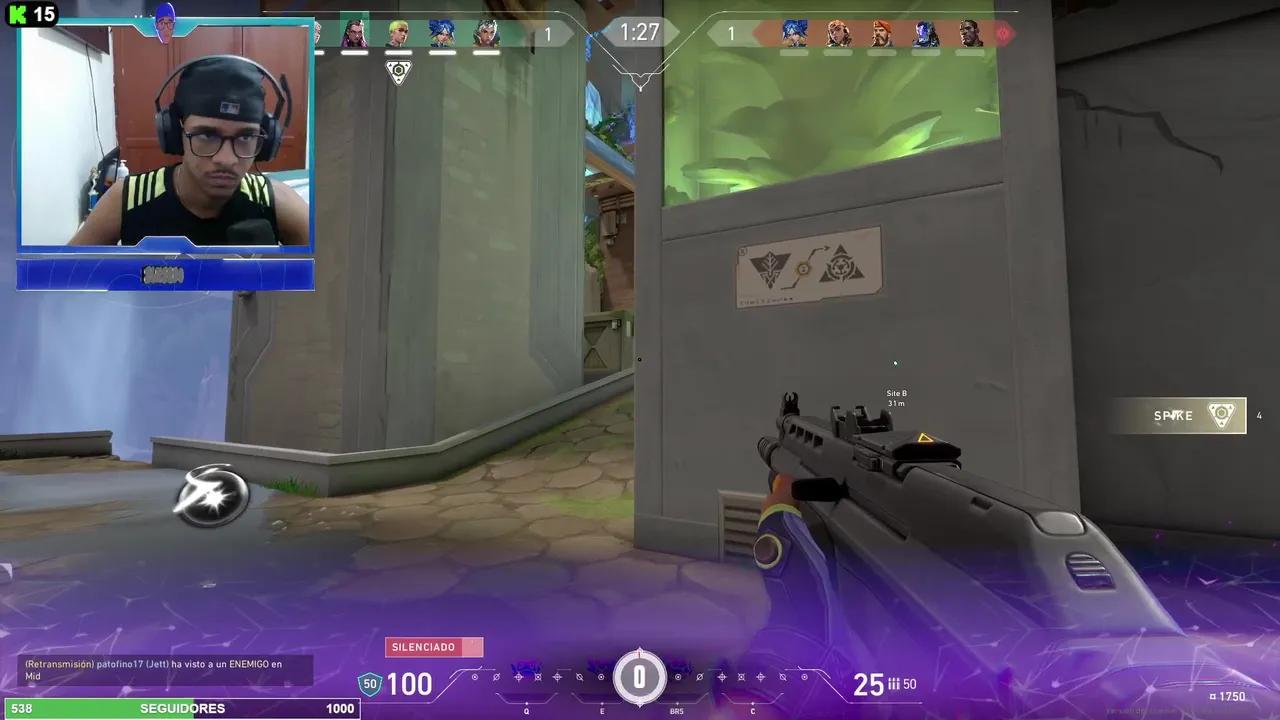Select the E ability icon

tap(602, 676)
